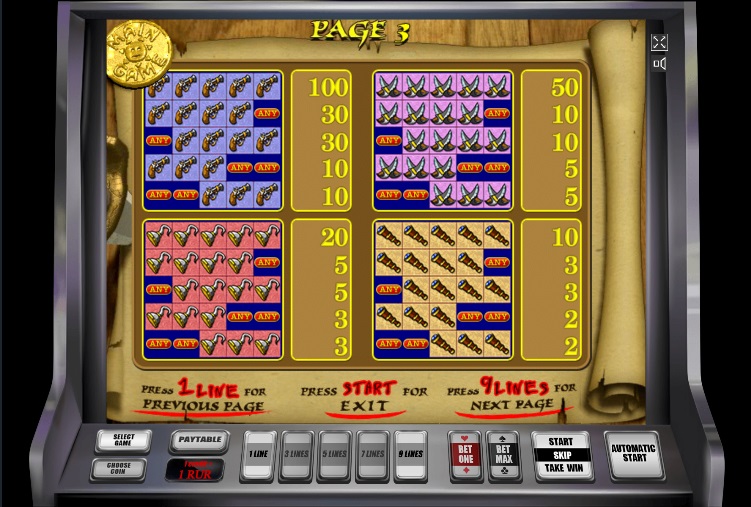Viewport: 751px width, 507px height.
Task: Enable Automatic Start
Action: 633,455
